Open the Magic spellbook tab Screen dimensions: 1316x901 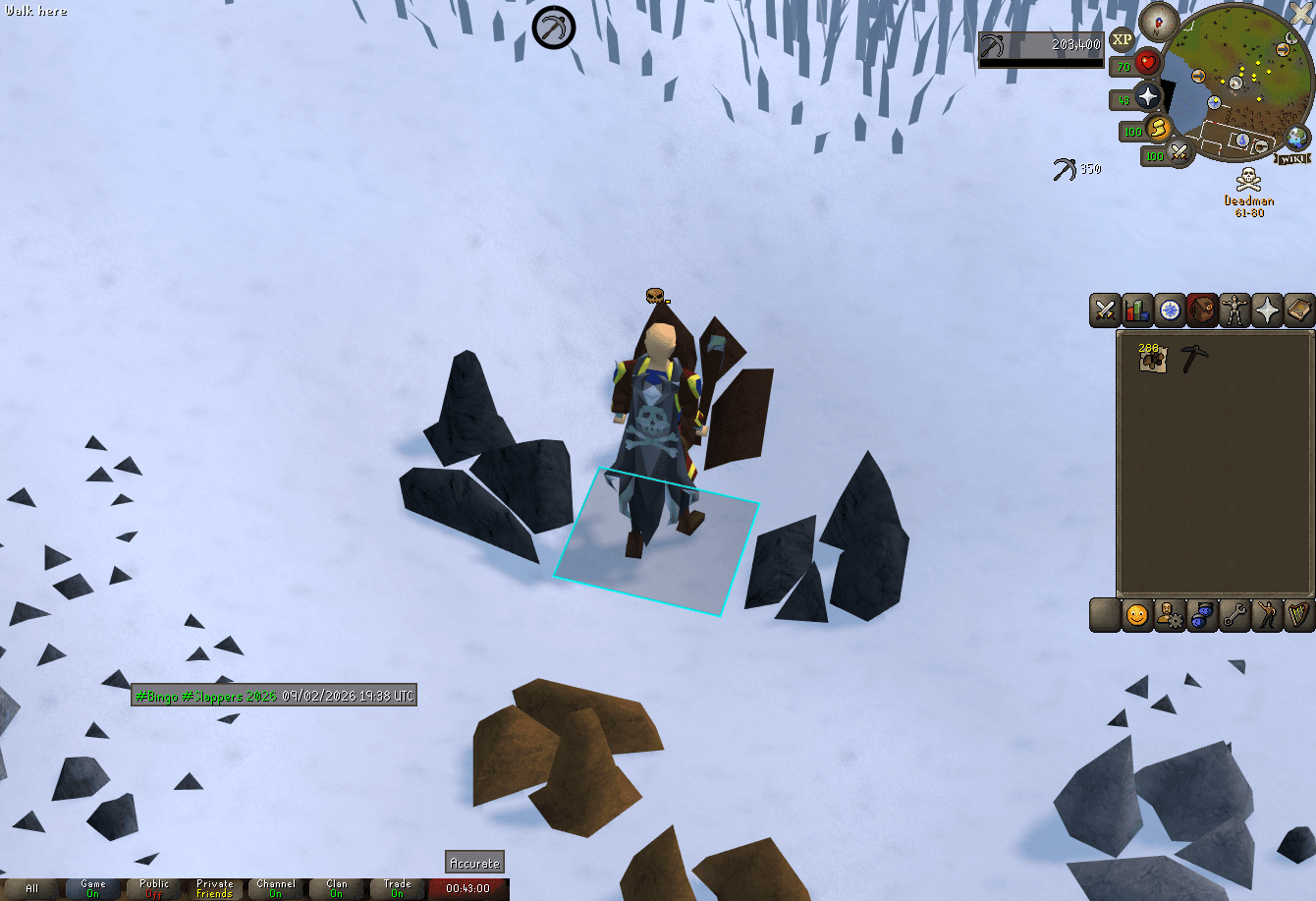point(1300,310)
